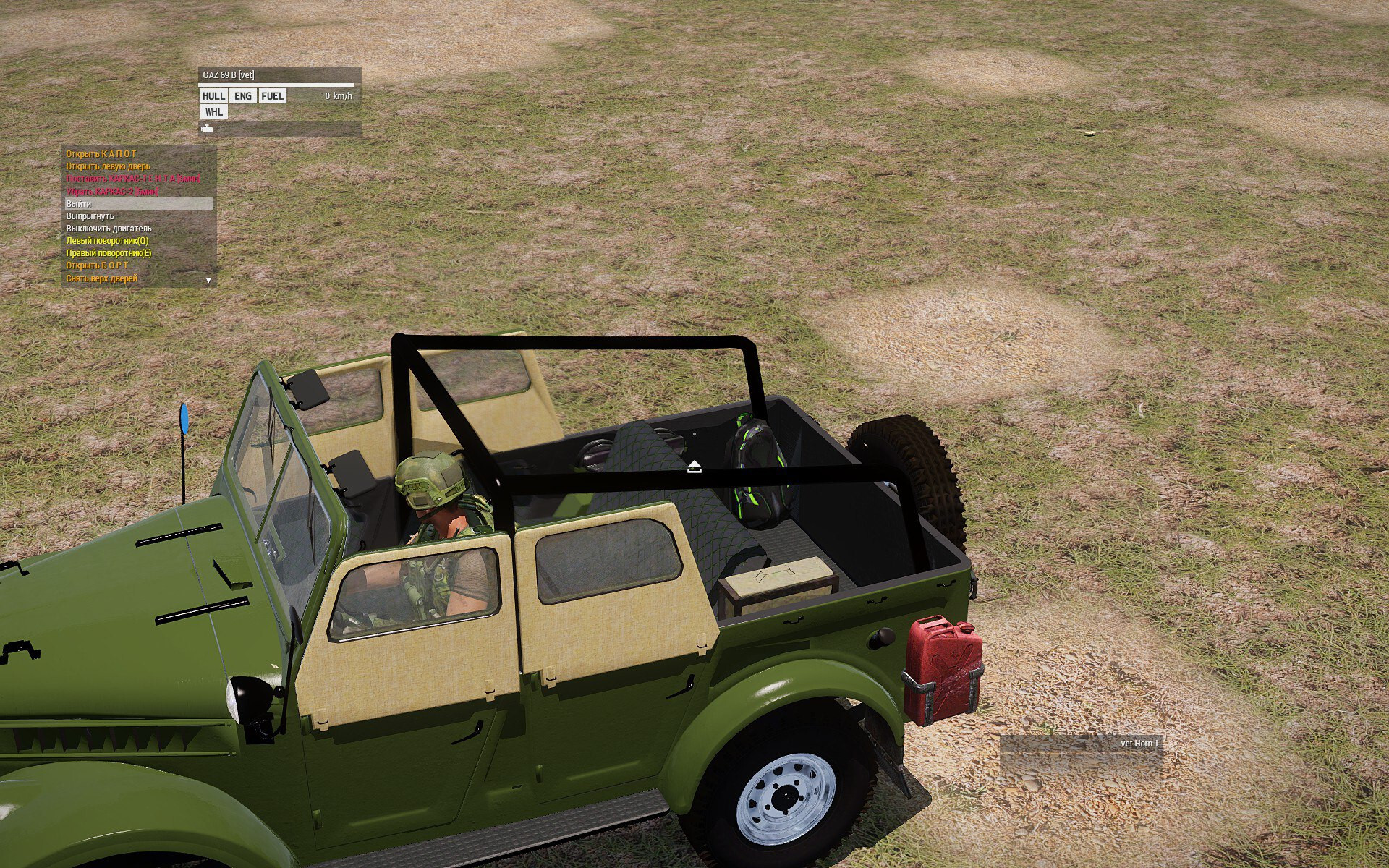The height and width of the screenshot is (868, 1389).
Task: Select 'Открыть К А П О Т' action
Action: [x=101, y=154]
